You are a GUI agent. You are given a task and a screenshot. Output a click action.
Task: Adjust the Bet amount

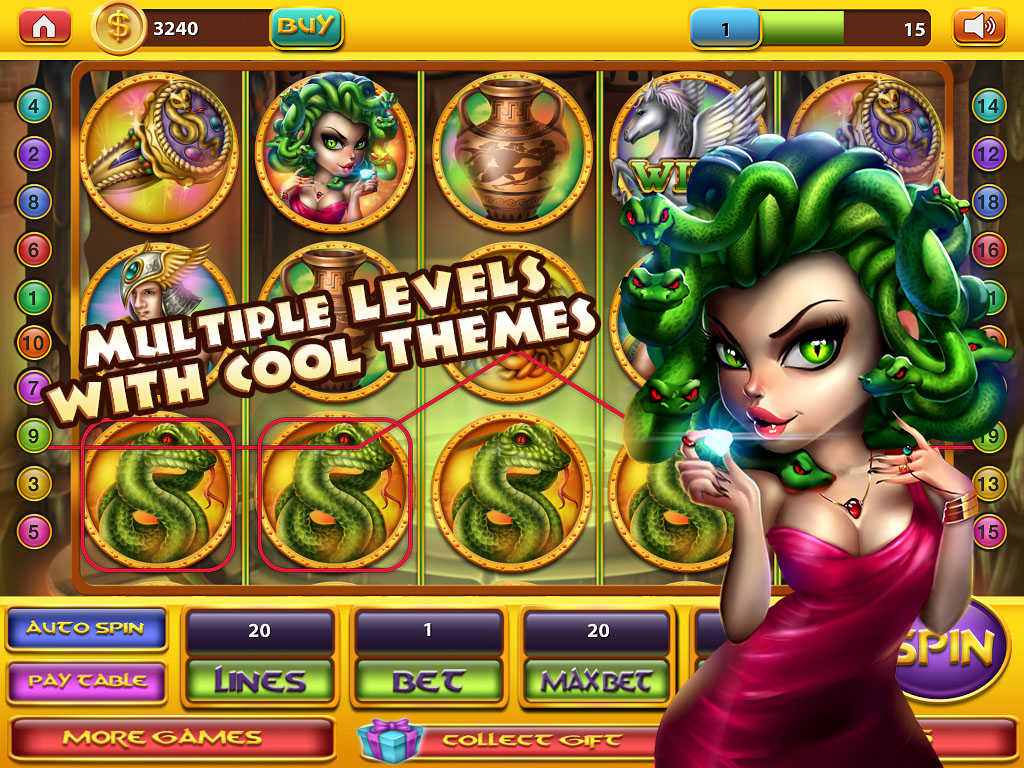428,681
